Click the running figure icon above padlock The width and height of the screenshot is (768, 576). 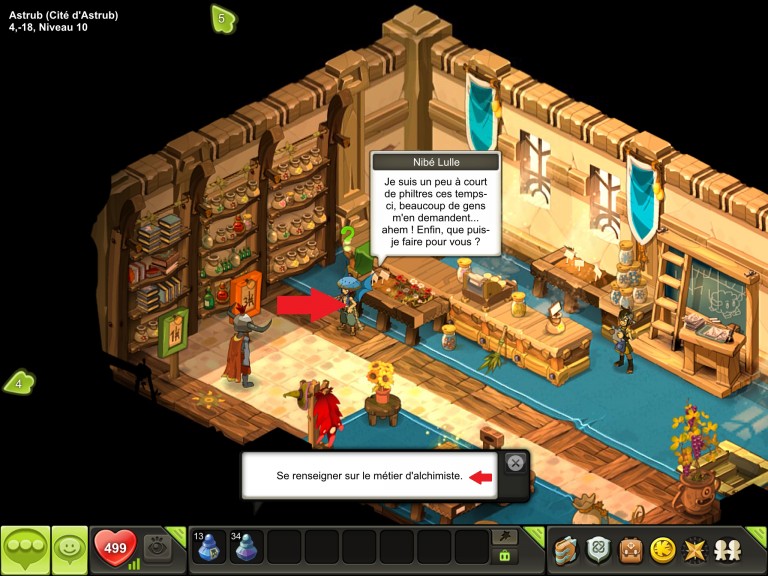[505, 537]
